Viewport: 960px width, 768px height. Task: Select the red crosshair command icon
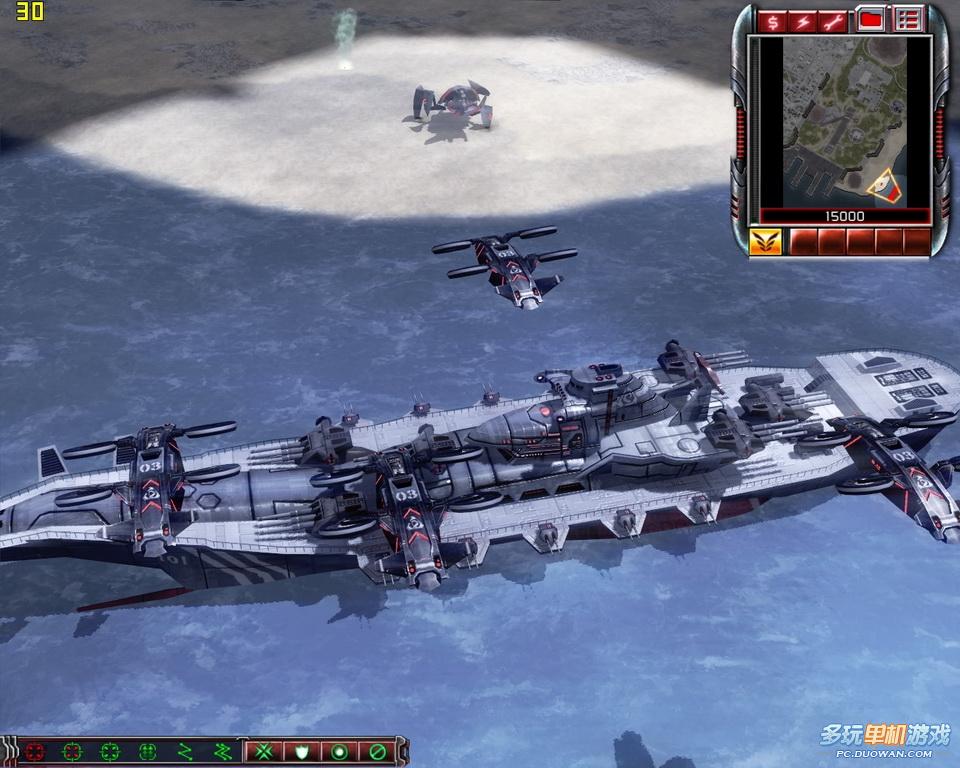[x=36, y=751]
